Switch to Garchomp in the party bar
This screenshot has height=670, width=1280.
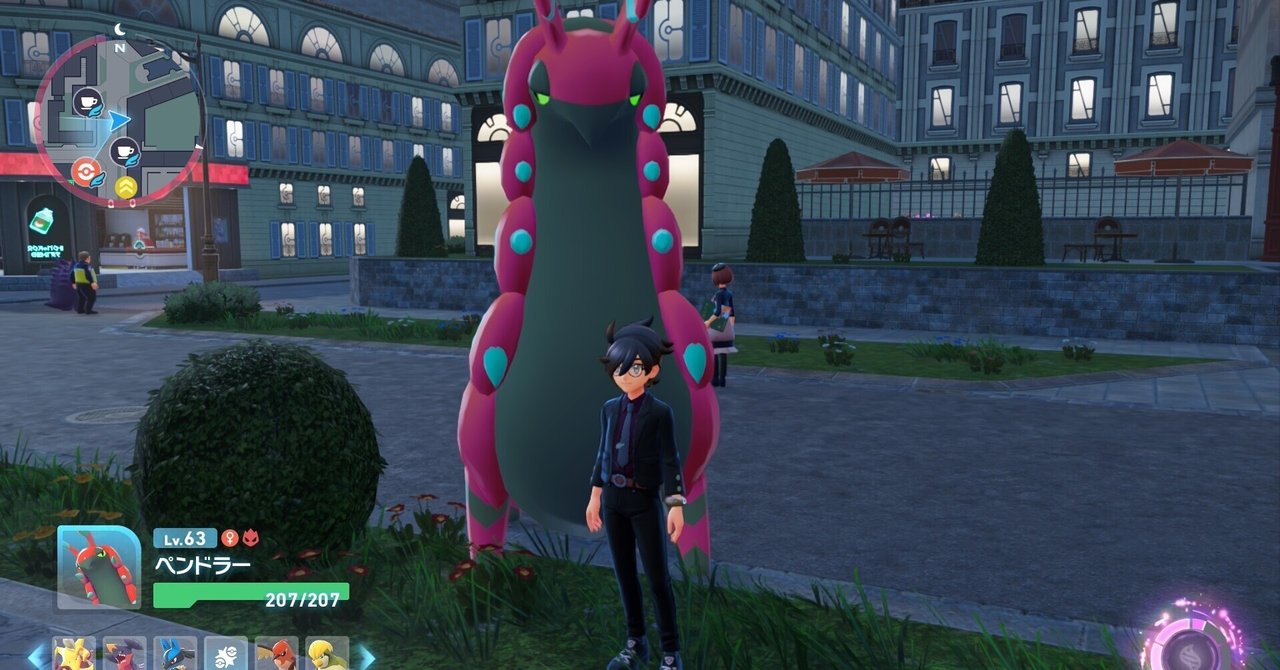pyautogui.click(x=124, y=655)
